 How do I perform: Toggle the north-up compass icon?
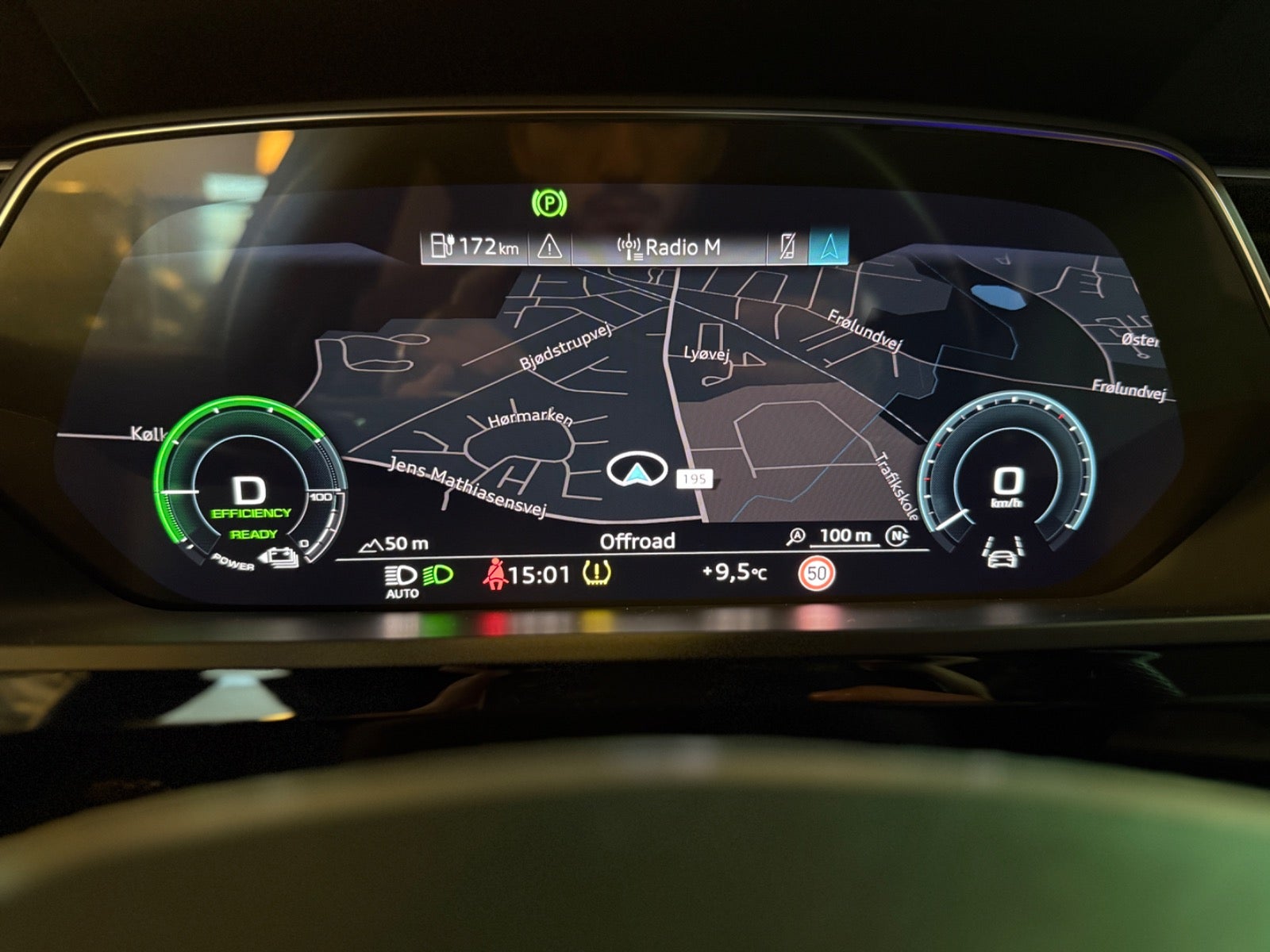[x=897, y=536]
